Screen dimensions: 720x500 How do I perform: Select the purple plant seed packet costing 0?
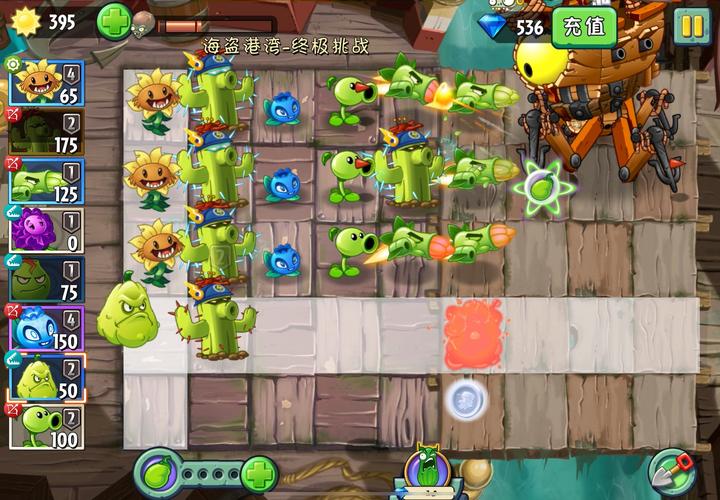click(x=46, y=230)
